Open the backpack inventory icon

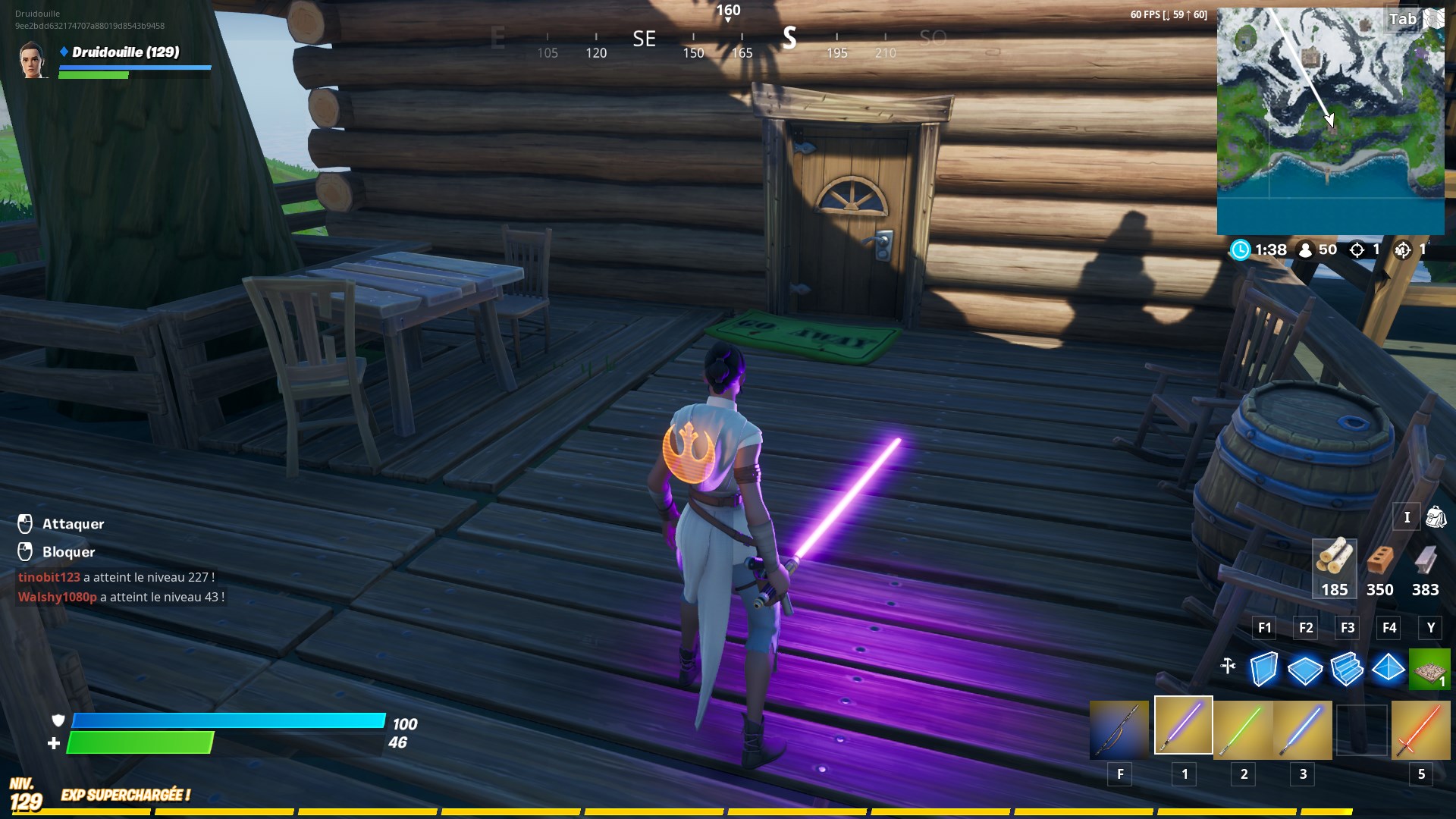coord(1436,516)
